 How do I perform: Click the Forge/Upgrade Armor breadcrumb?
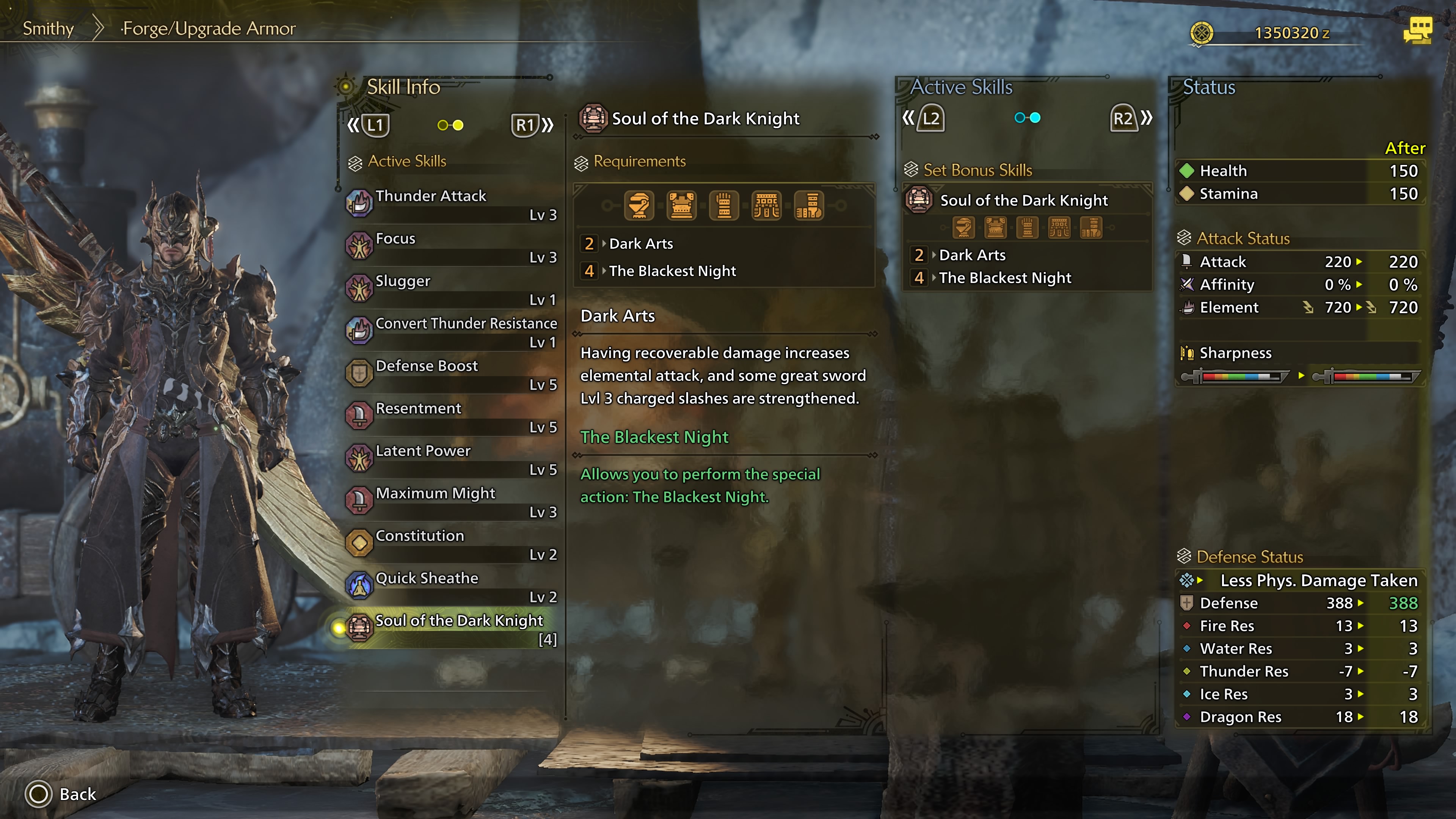[x=209, y=28]
